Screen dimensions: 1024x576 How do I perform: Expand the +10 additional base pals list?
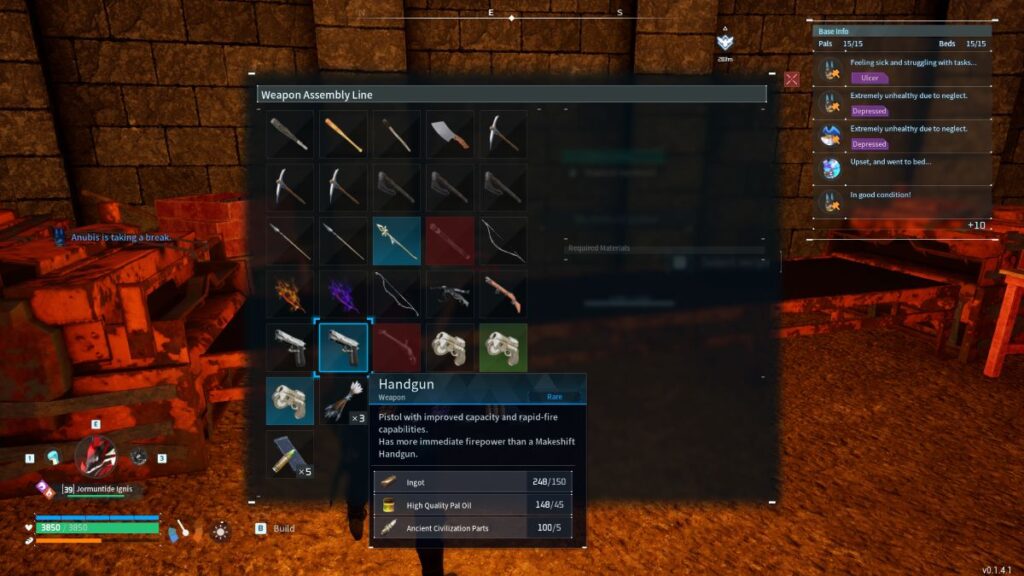(977, 226)
